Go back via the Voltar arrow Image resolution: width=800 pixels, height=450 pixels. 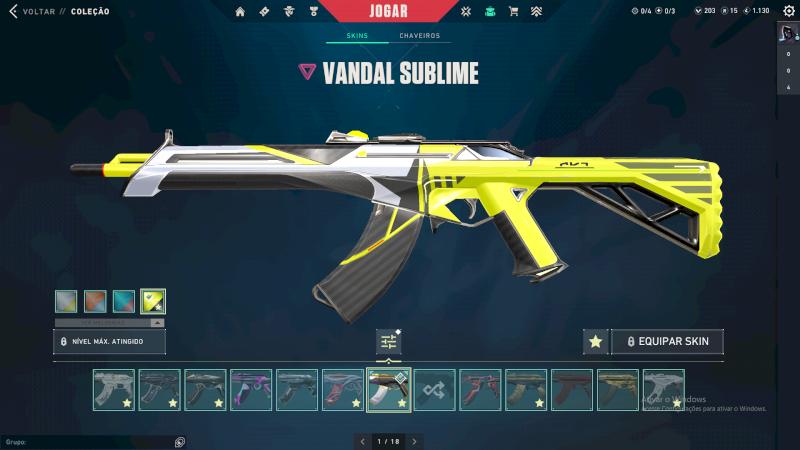pos(13,11)
